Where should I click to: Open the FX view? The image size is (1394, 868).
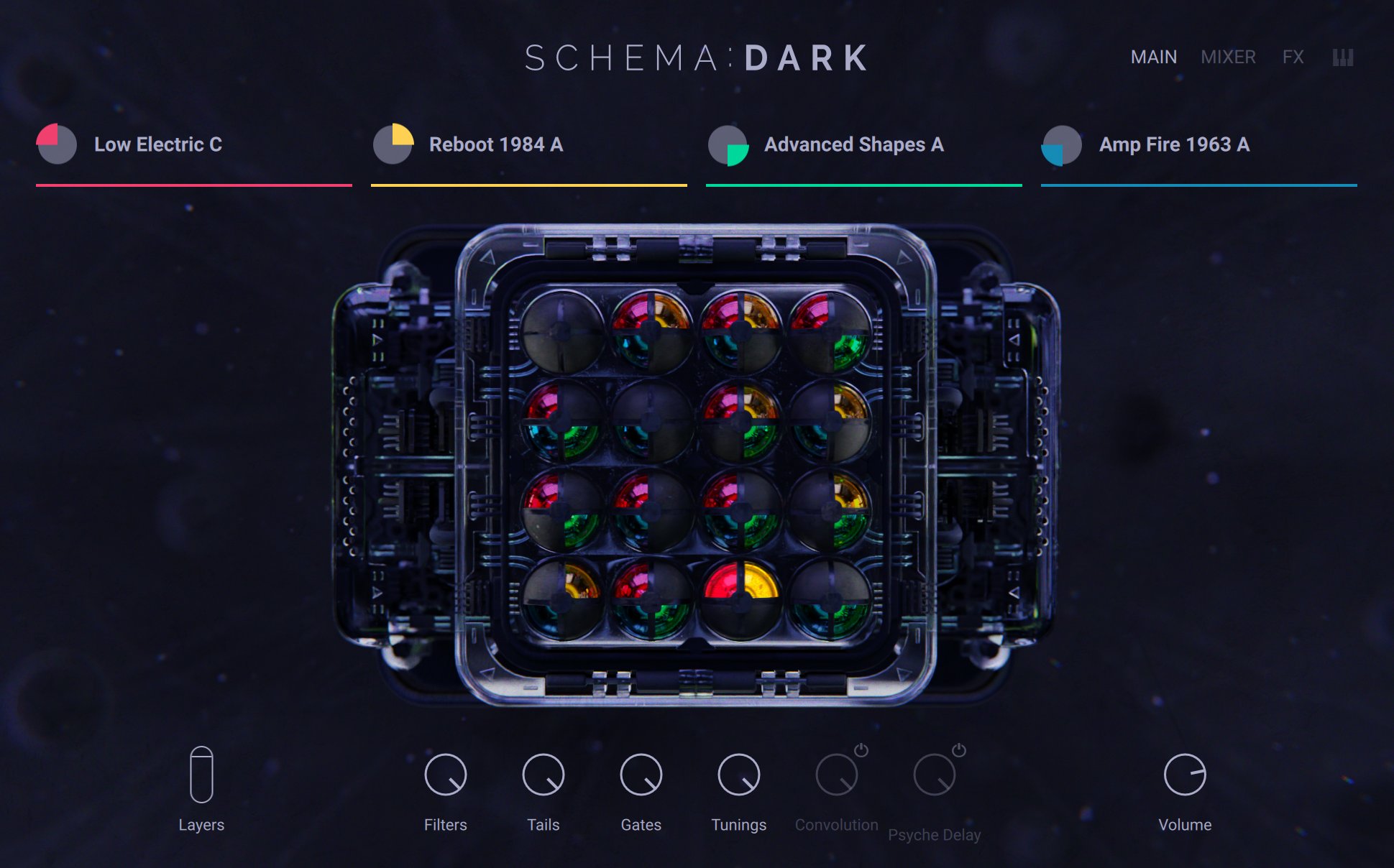click(1293, 57)
